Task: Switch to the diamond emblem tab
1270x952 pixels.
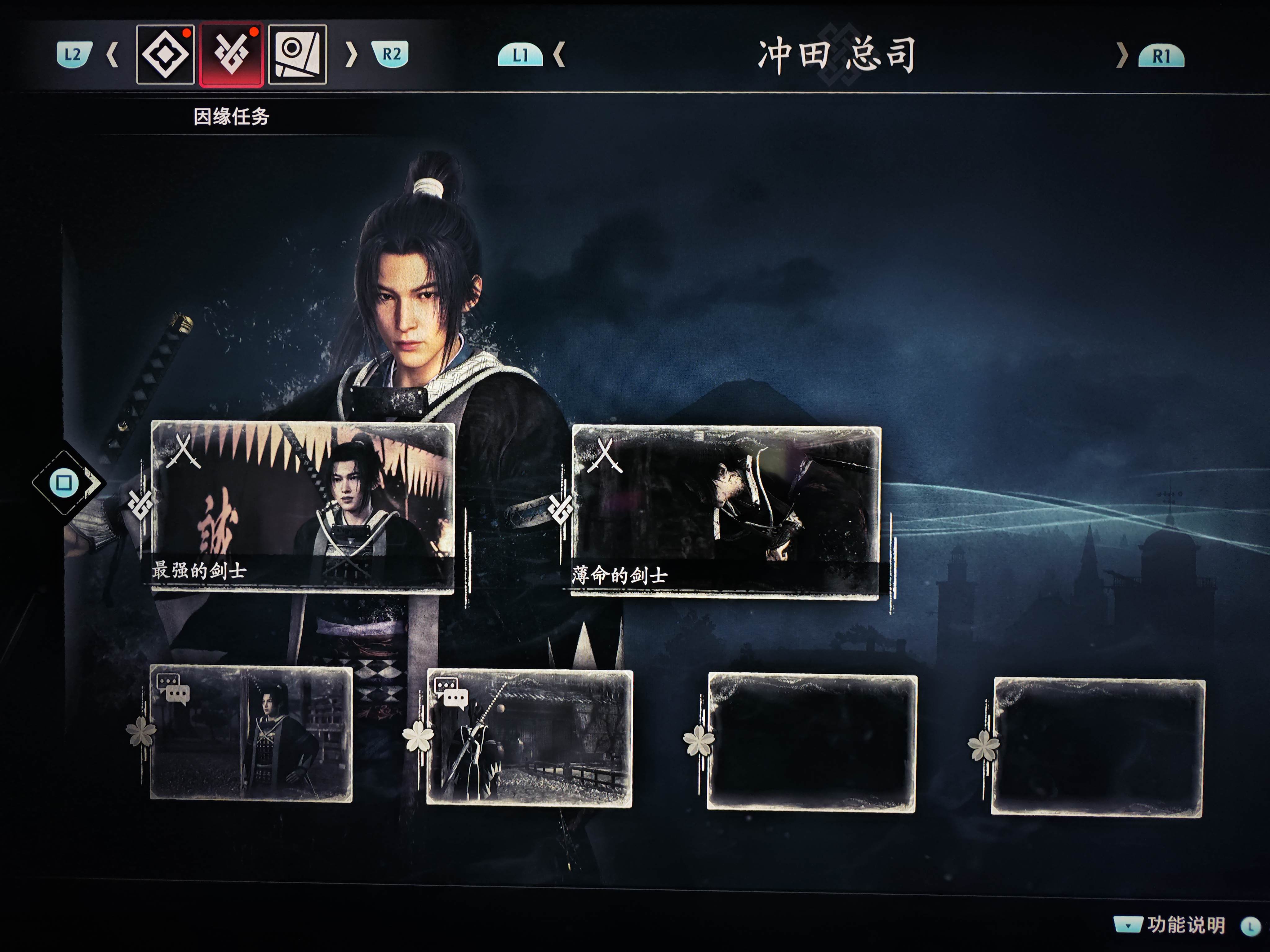Action: 165,55
